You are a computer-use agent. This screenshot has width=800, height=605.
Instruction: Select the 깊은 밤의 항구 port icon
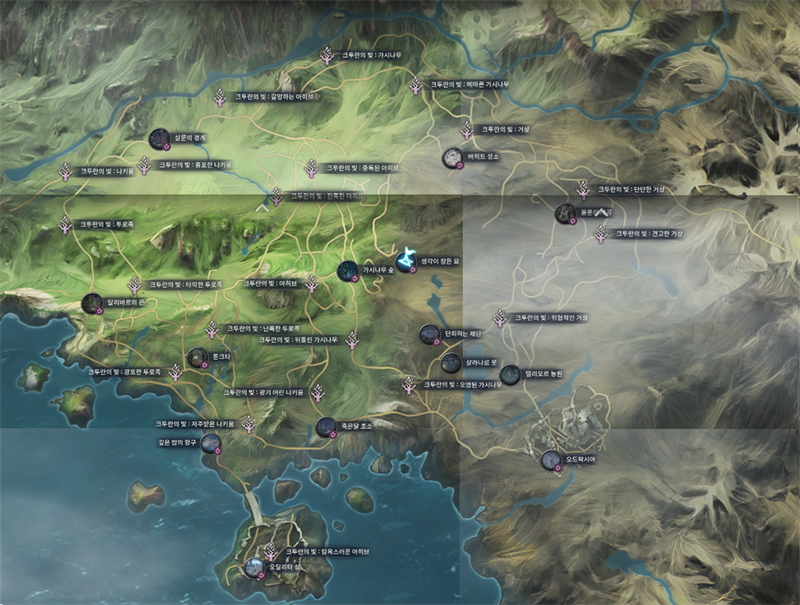click(210, 442)
